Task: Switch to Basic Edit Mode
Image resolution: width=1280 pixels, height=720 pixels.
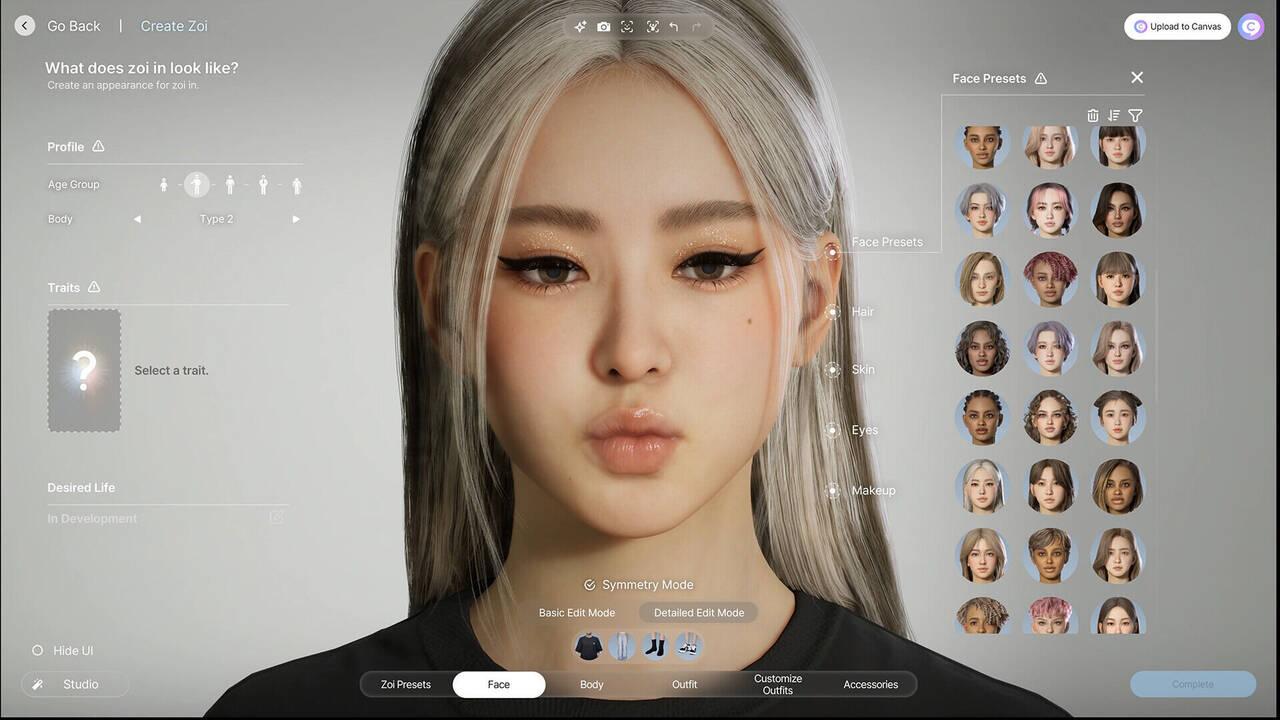Action: pyautogui.click(x=577, y=612)
